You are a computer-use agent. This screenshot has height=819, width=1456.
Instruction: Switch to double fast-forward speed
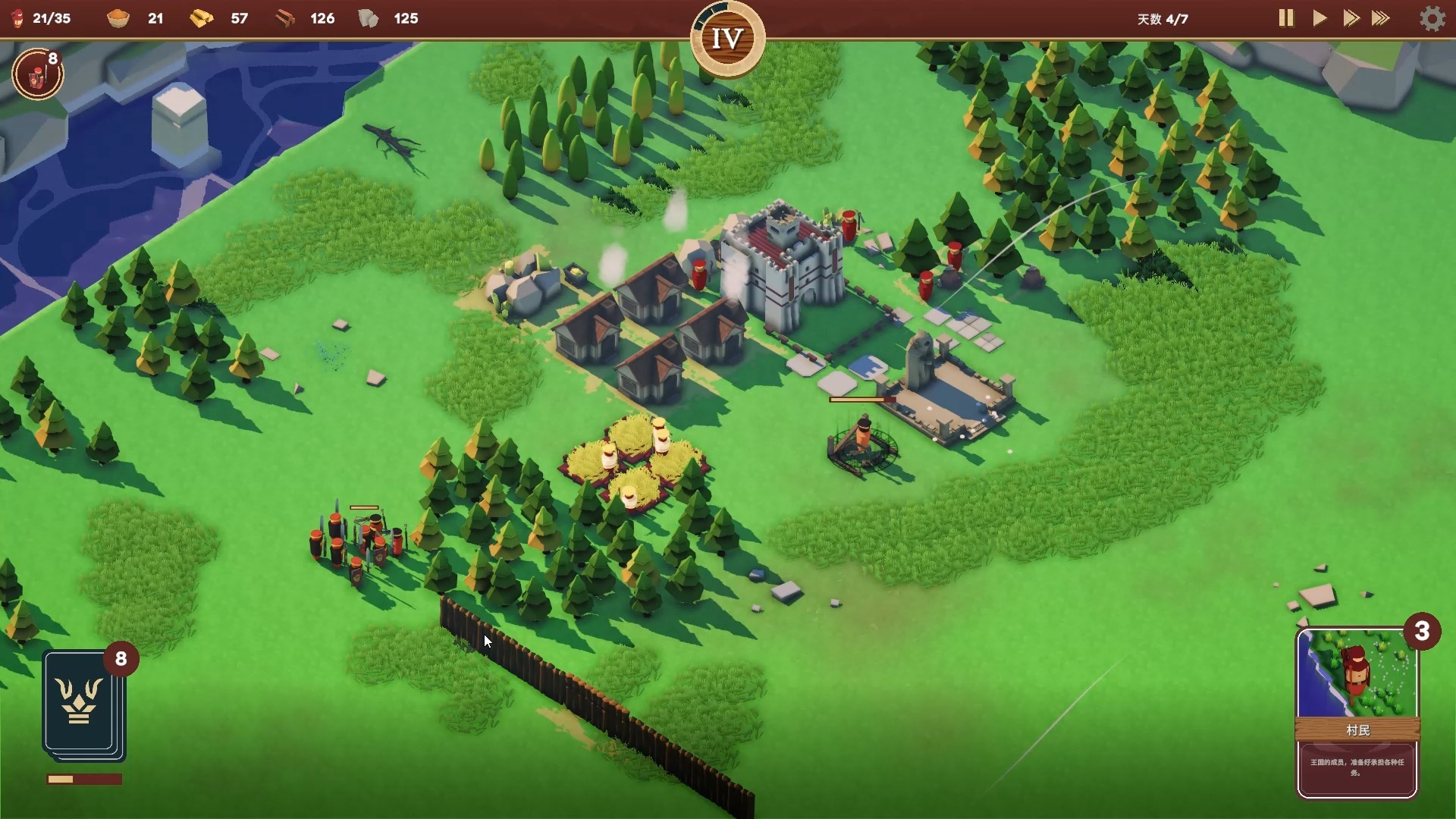tap(1351, 18)
